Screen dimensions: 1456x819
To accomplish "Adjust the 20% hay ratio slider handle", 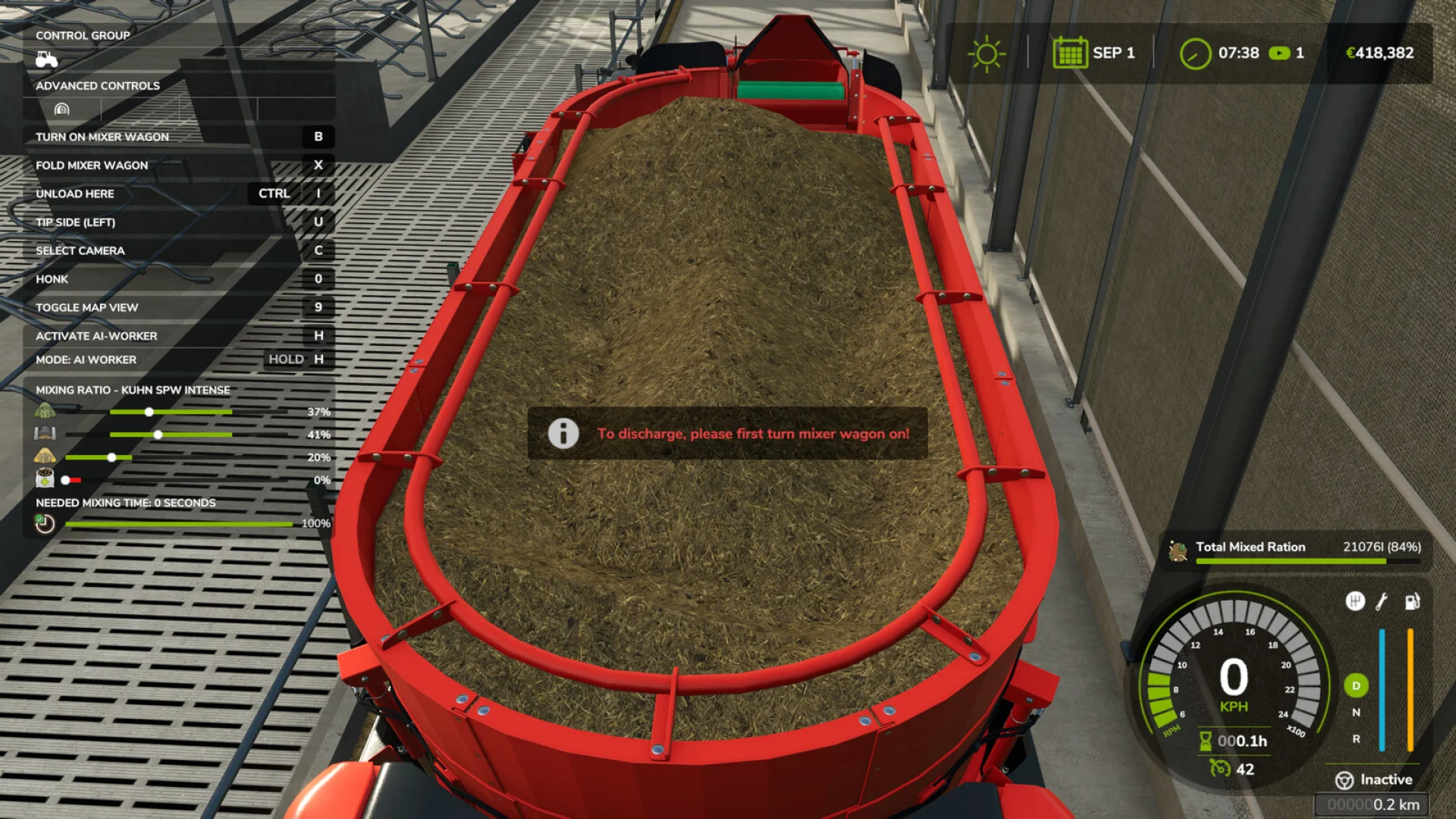I will tap(112, 457).
